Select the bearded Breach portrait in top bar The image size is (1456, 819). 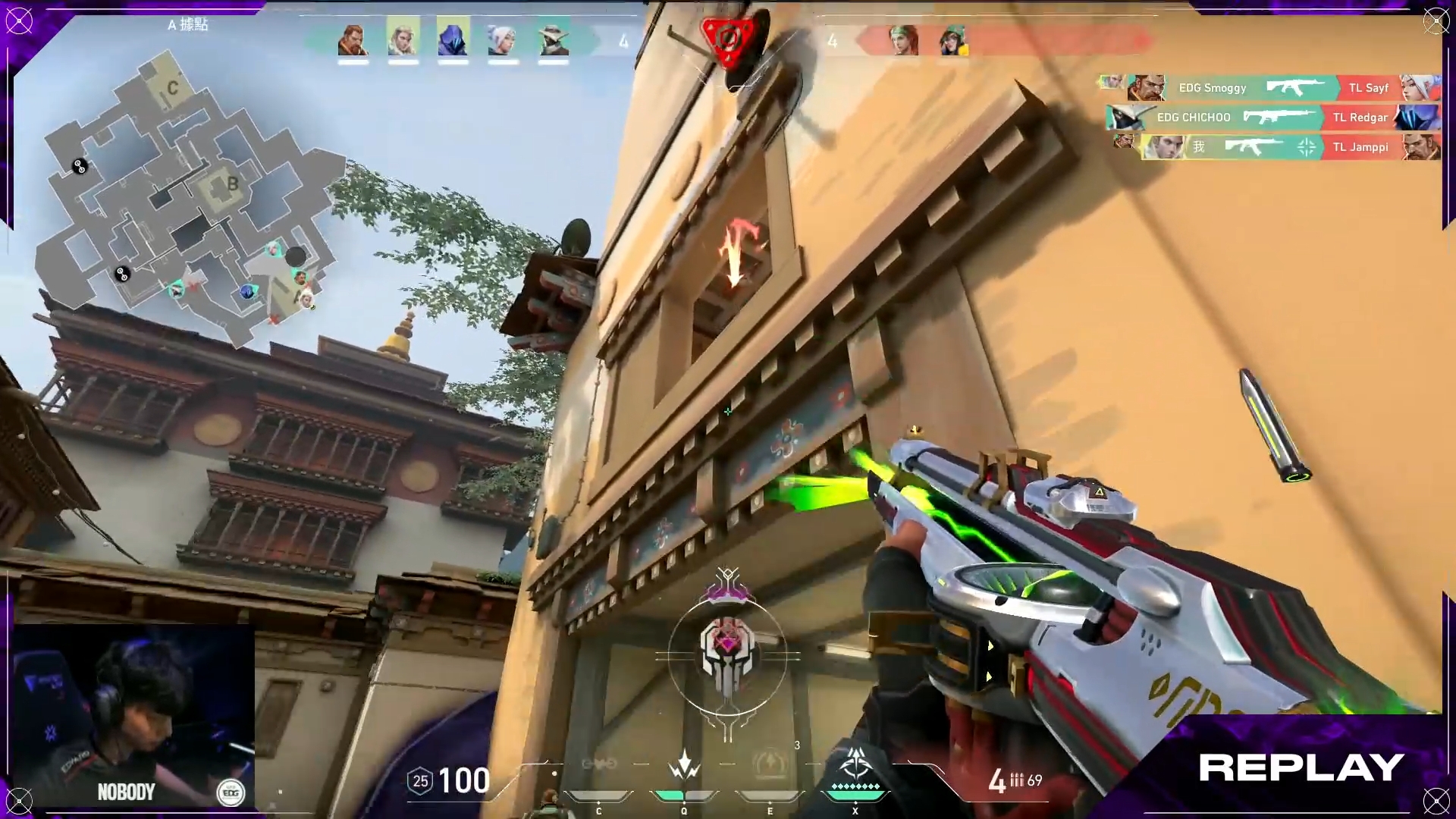353,39
